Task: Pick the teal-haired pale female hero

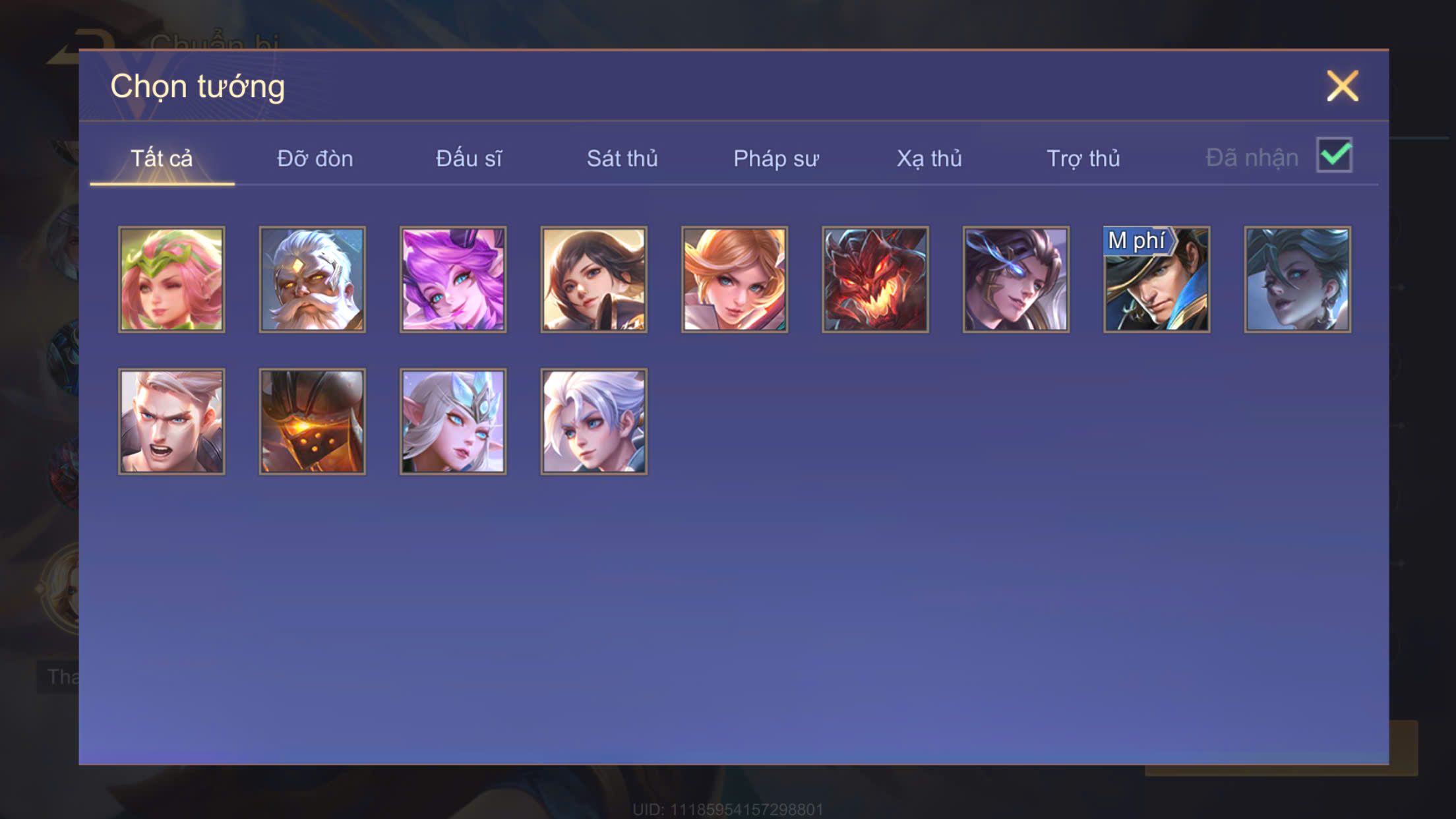Action: pos(1297,280)
